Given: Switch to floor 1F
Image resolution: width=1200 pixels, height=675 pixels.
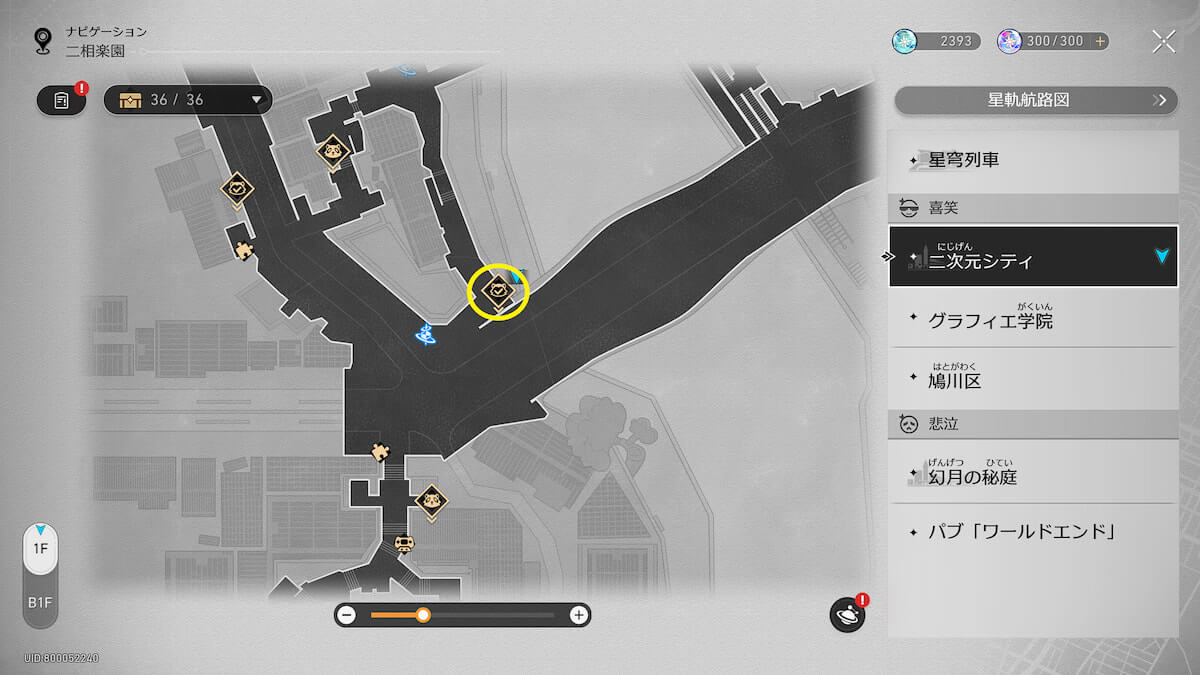Looking at the screenshot, I should coord(40,549).
